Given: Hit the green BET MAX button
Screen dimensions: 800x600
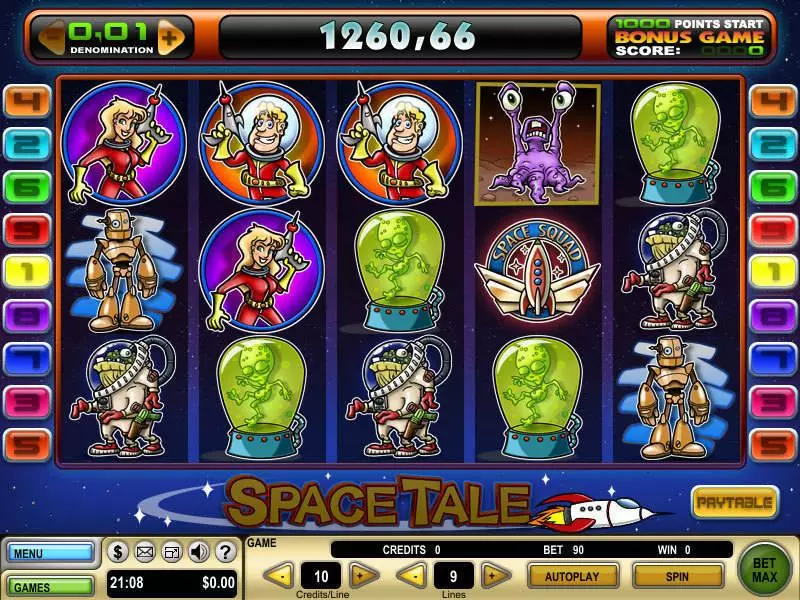Looking at the screenshot, I should point(764,569).
